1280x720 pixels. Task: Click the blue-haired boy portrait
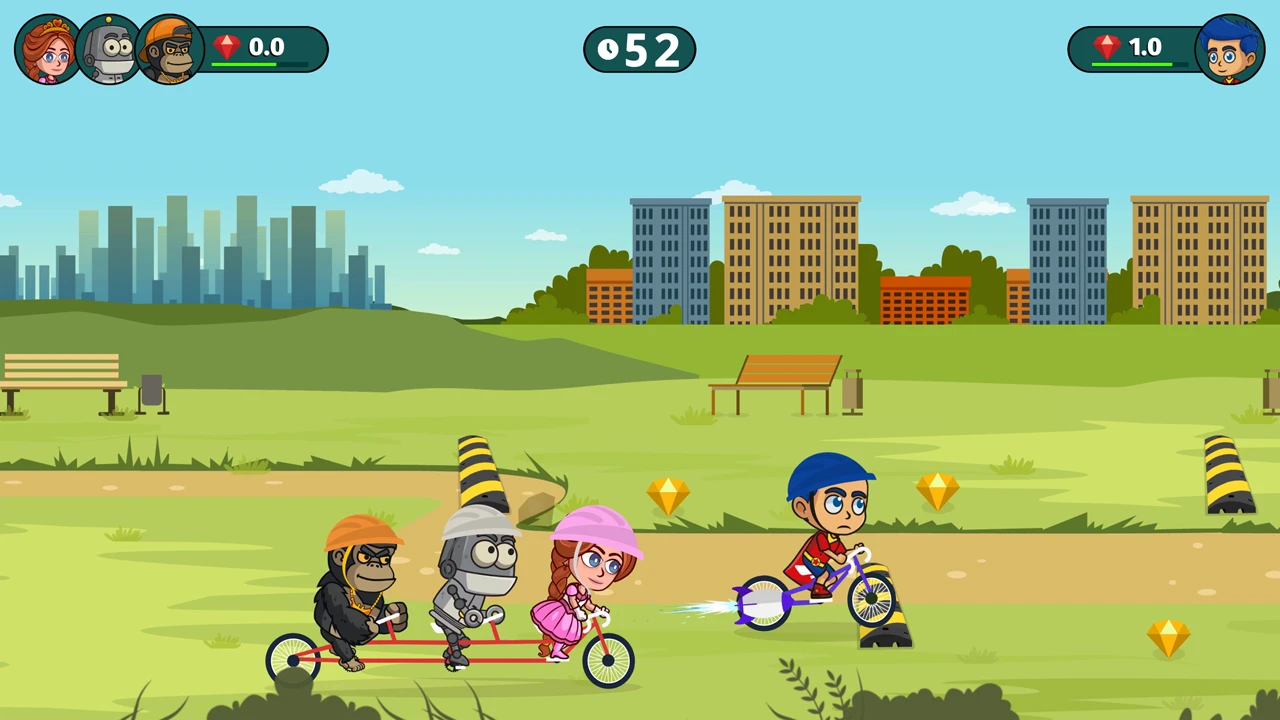(1229, 49)
